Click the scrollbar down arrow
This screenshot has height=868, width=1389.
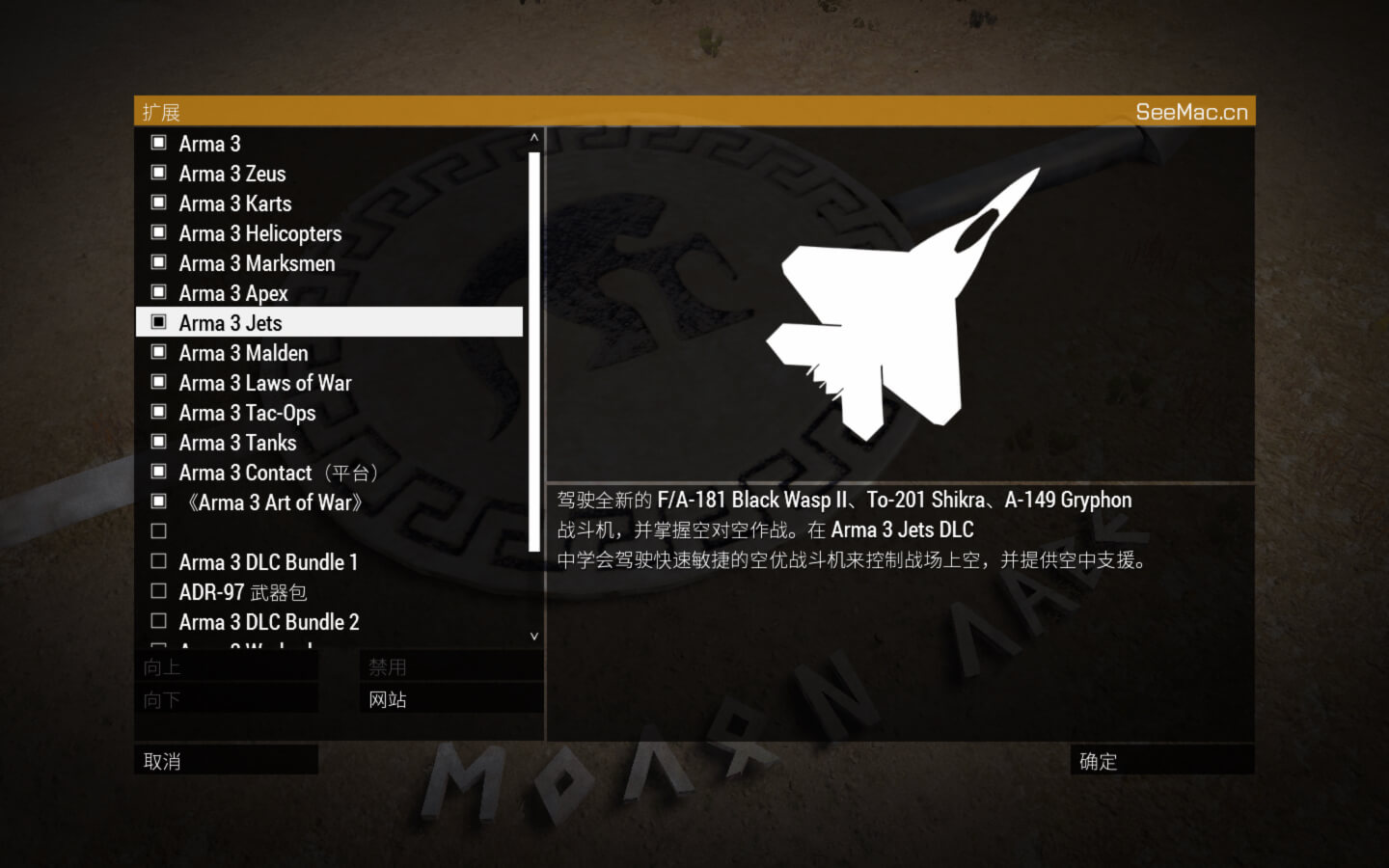[x=532, y=636]
